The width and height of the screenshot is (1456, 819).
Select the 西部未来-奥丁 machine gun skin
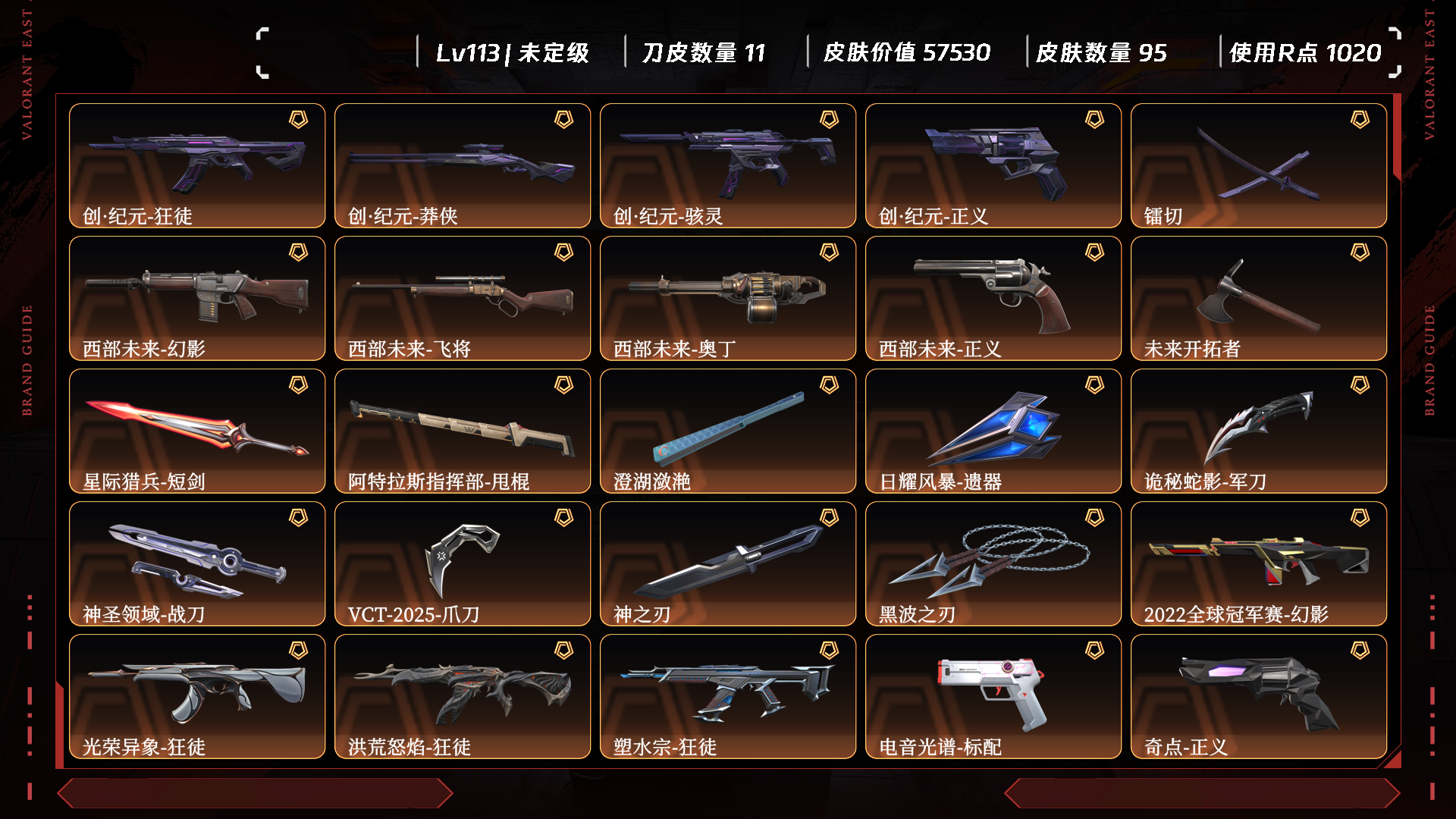[728, 298]
